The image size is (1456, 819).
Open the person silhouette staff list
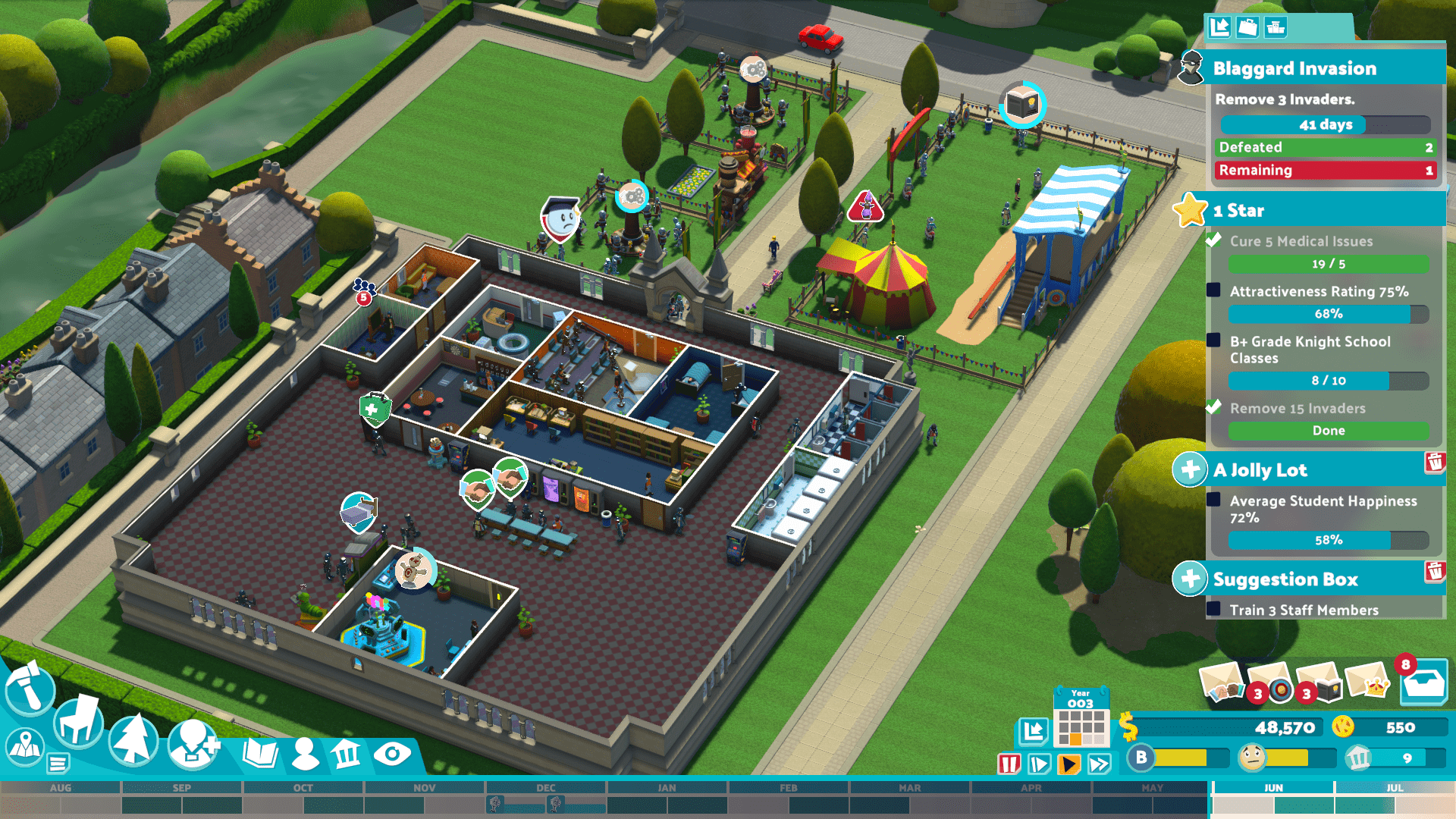[x=305, y=754]
